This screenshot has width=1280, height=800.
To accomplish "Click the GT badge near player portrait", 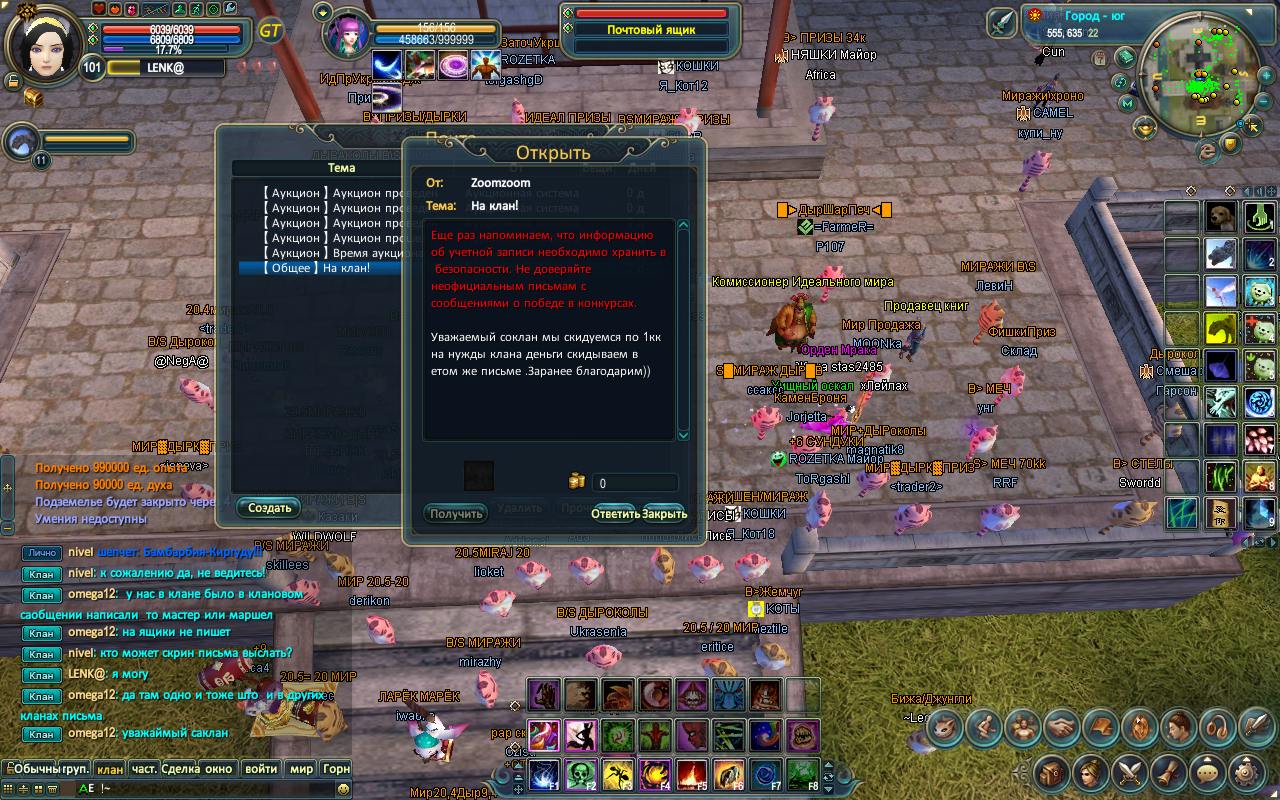I will point(270,31).
